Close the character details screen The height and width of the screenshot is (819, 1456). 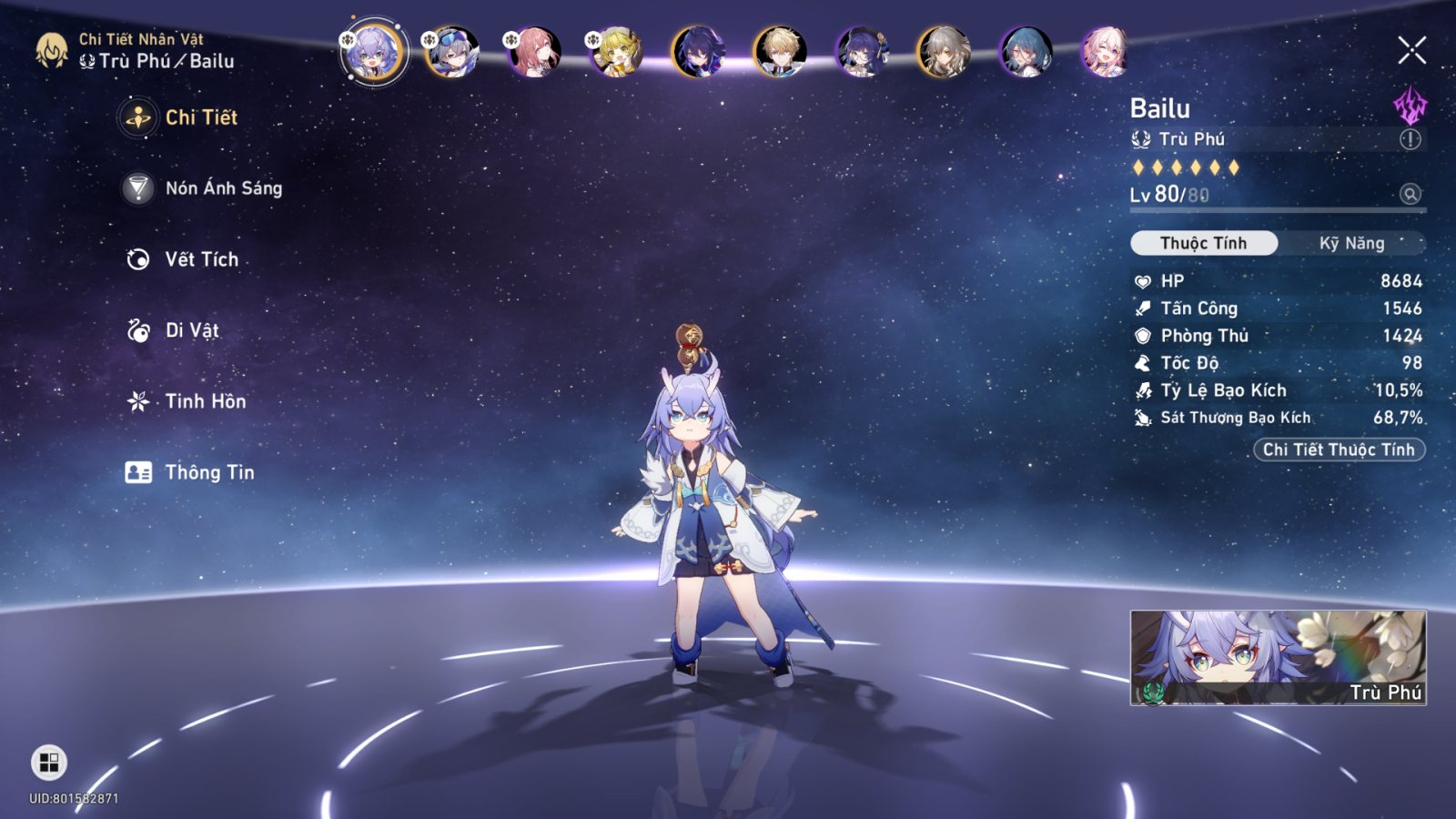tap(1411, 50)
